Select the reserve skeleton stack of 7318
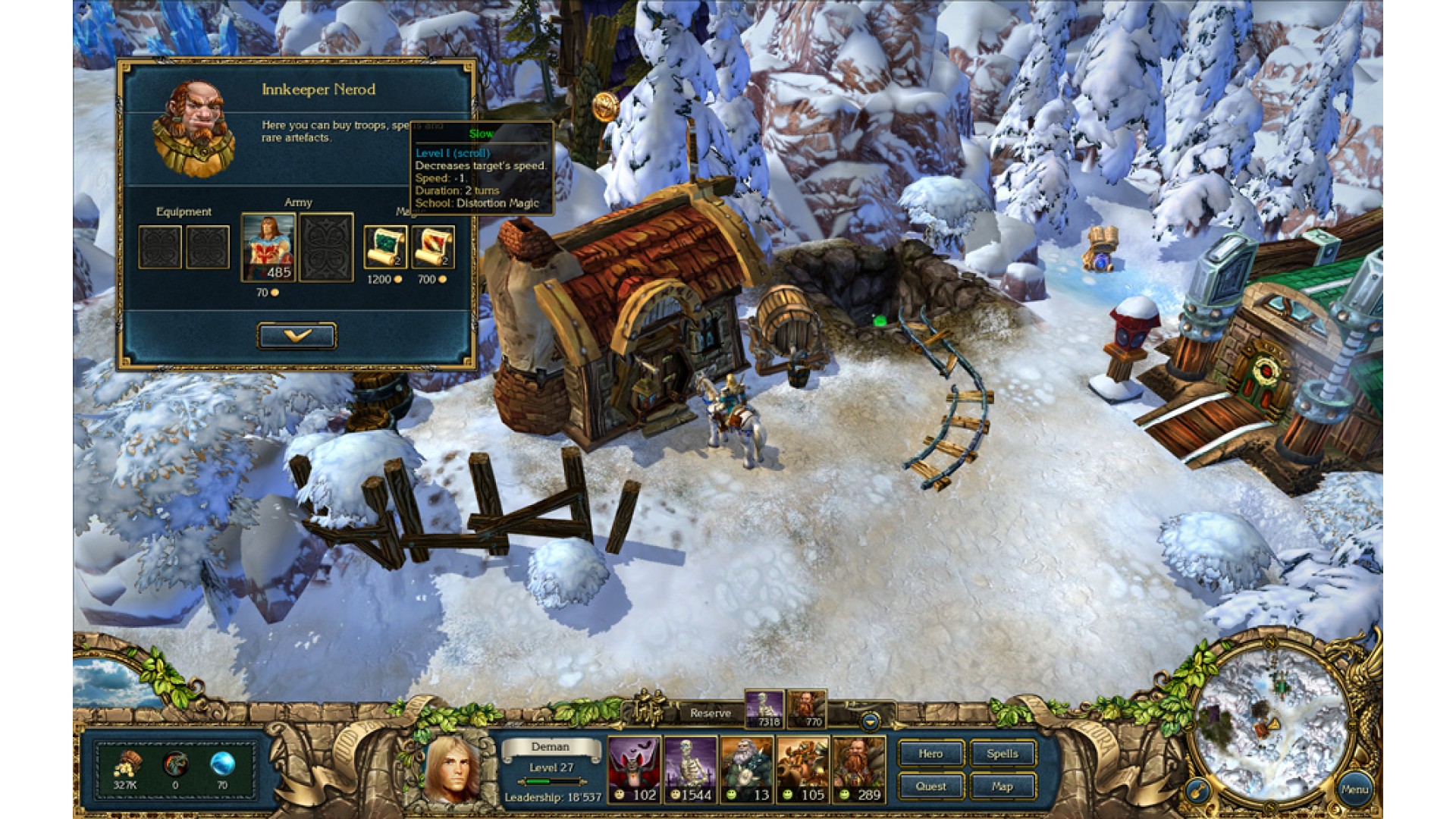Image resolution: width=1456 pixels, height=819 pixels. (x=764, y=709)
